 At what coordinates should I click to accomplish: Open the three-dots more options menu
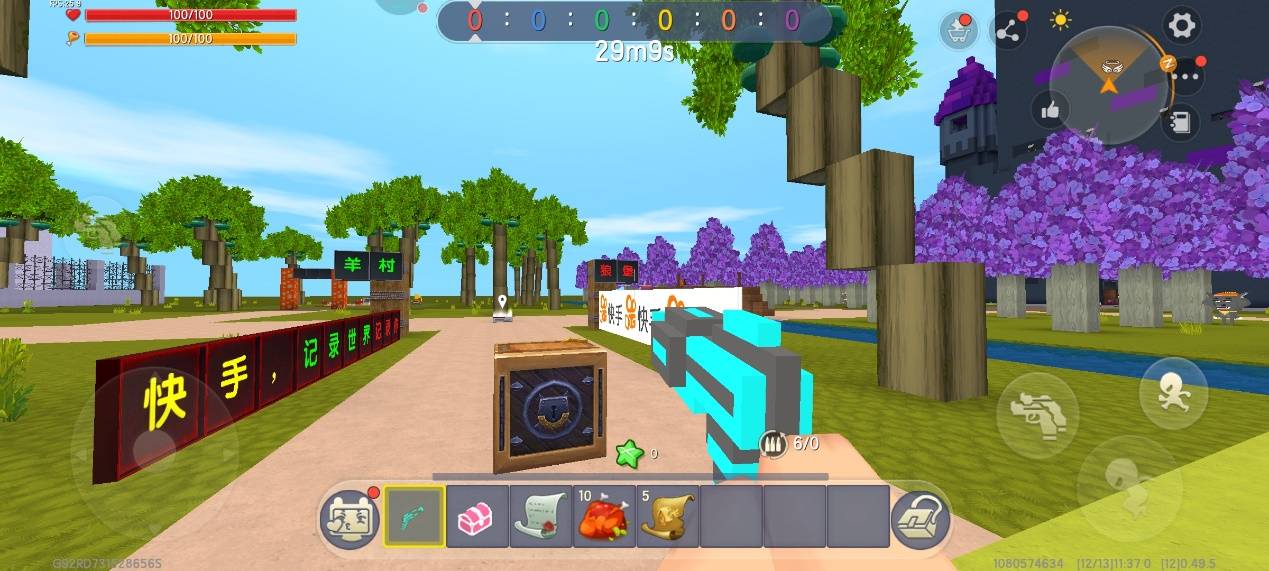pos(1187,75)
